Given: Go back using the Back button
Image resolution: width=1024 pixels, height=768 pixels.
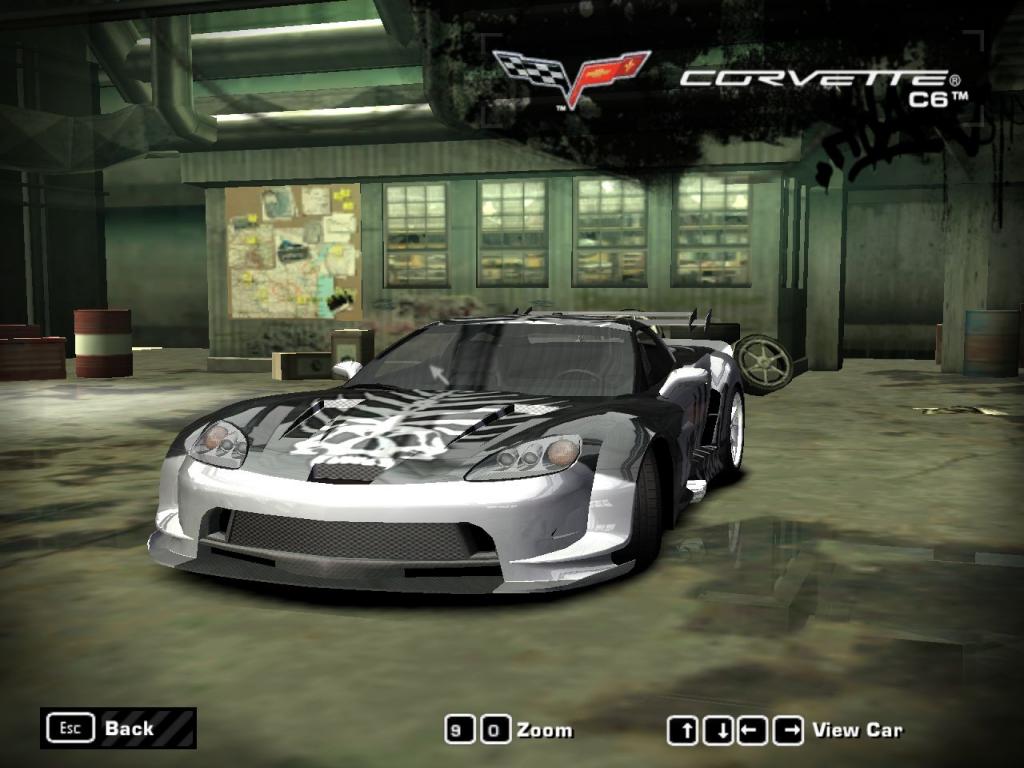Looking at the screenshot, I should click(118, 728).
